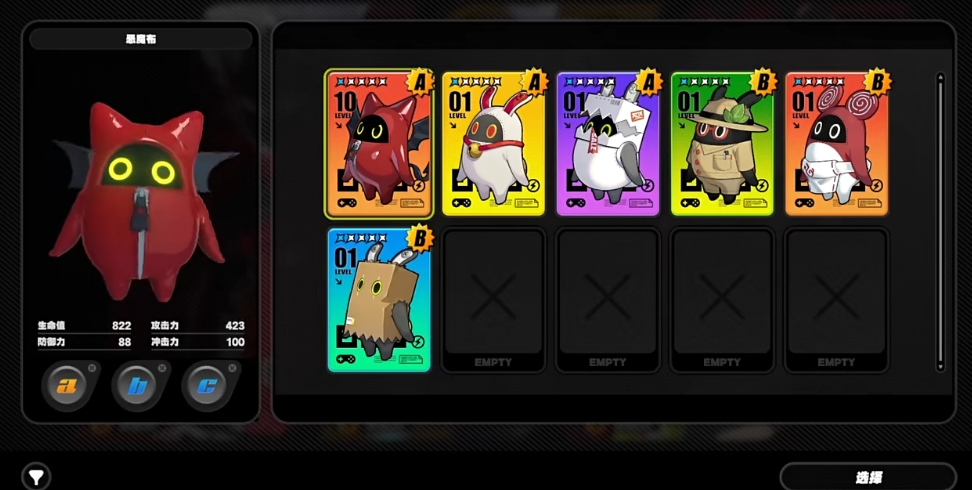Pick the purple paper-wrapped bangboo card
Viewport: 972px width, 490px height.
(607, 144)
